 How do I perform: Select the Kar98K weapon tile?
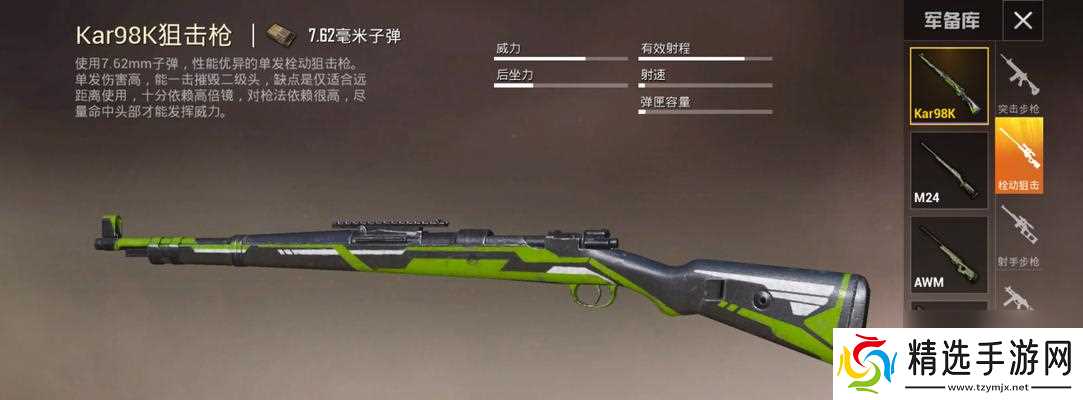(x=948, y=85)
